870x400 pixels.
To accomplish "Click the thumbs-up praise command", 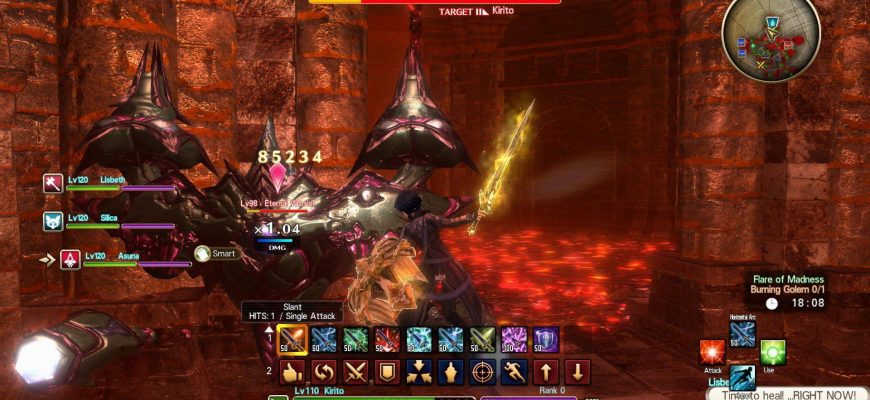I will click(x=292, y=373).
